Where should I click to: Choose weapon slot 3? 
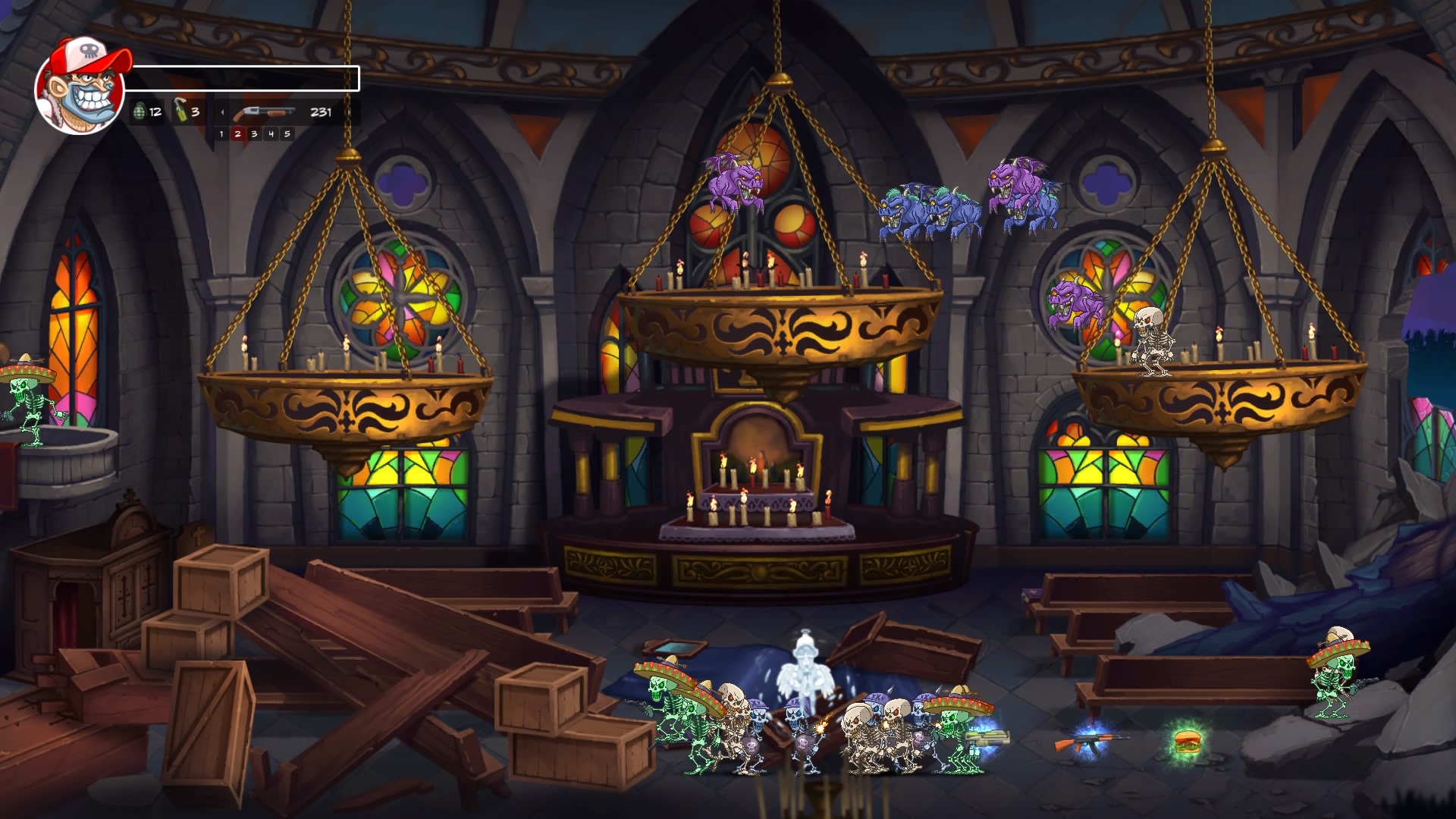pos(254,134)
